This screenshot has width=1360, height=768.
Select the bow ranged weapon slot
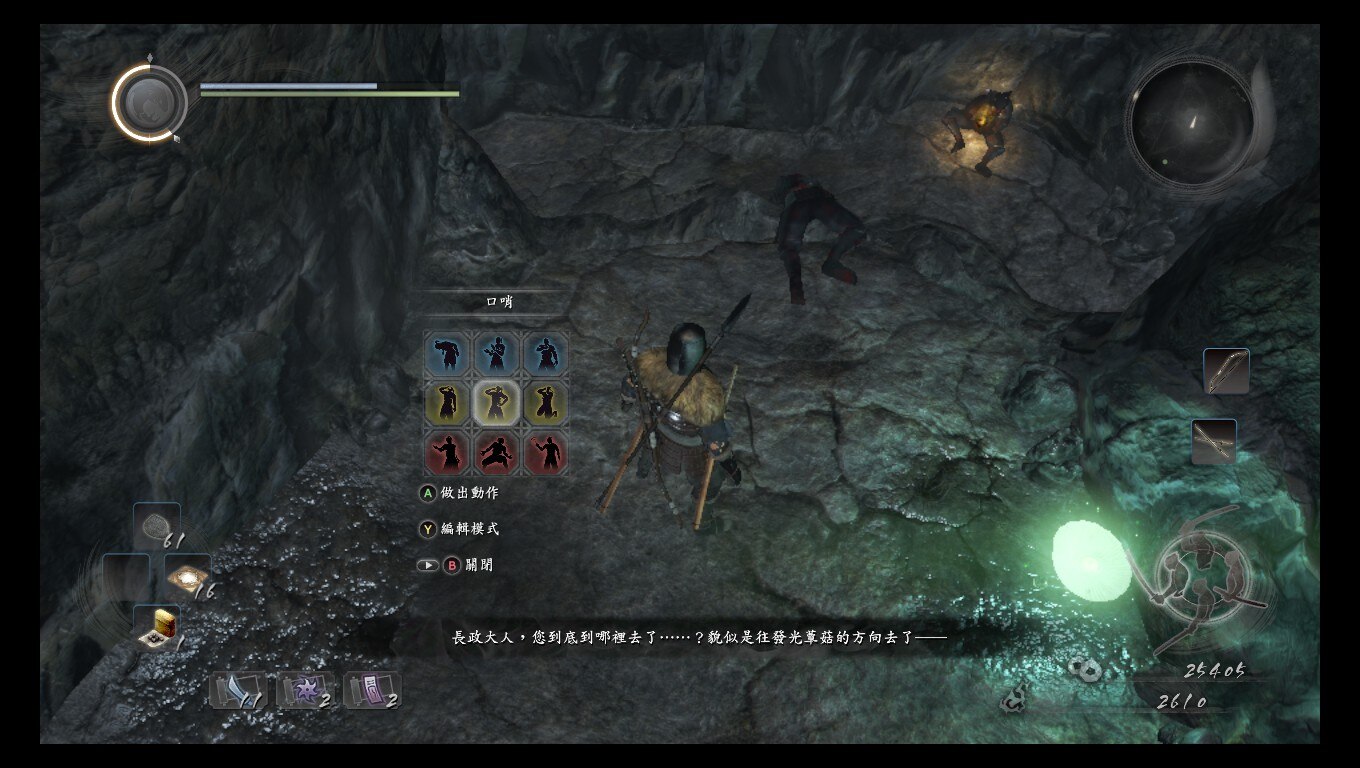(x=1226, y=372)
